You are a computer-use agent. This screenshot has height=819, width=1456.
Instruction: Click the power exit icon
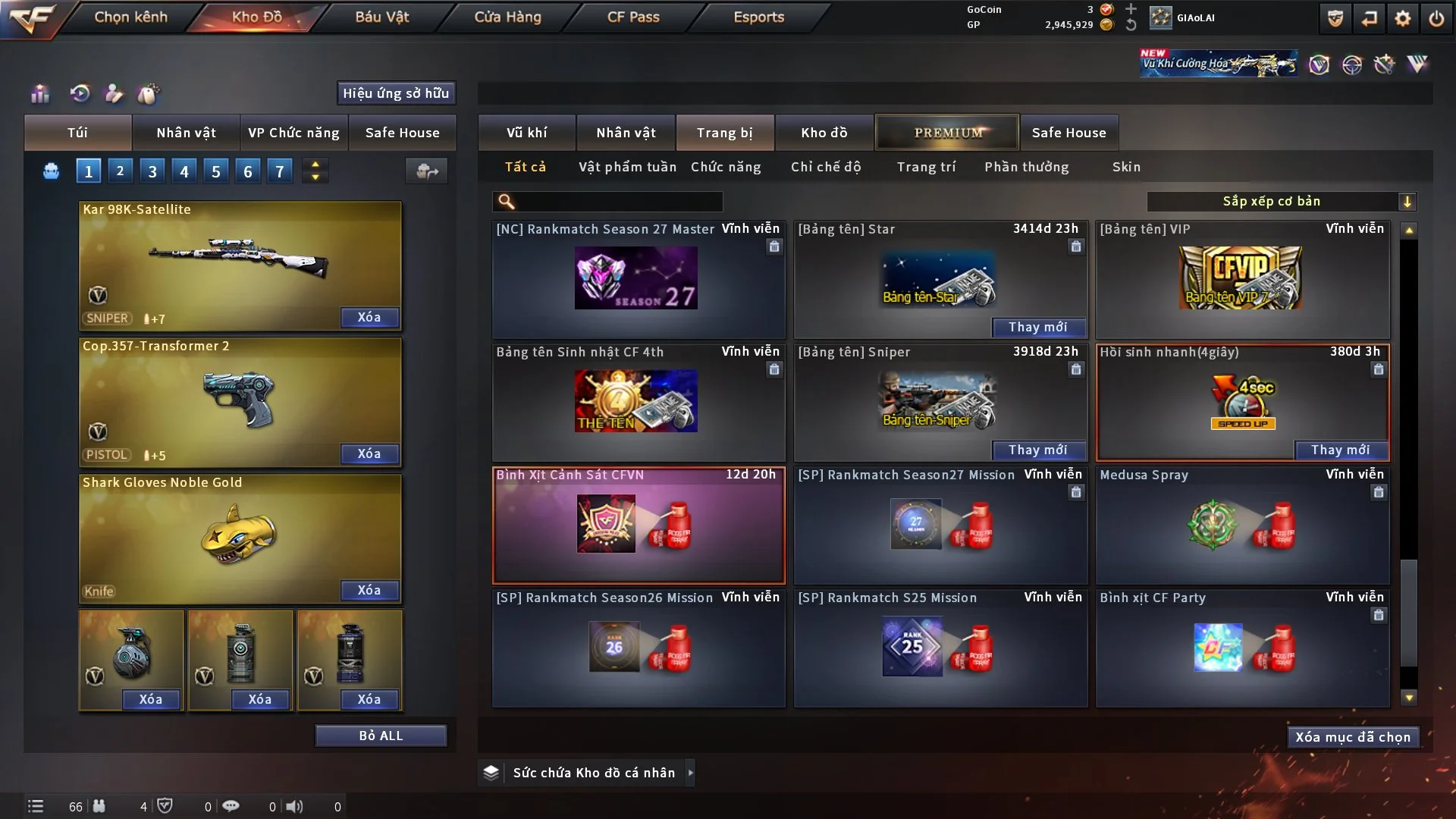(1436, 18)
